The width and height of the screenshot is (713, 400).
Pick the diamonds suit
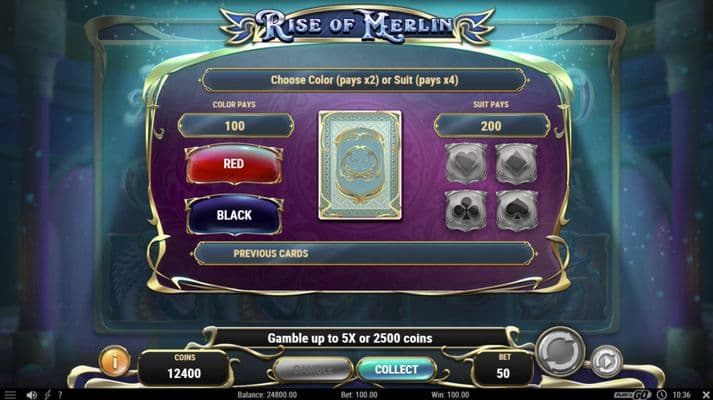[516, 163]
